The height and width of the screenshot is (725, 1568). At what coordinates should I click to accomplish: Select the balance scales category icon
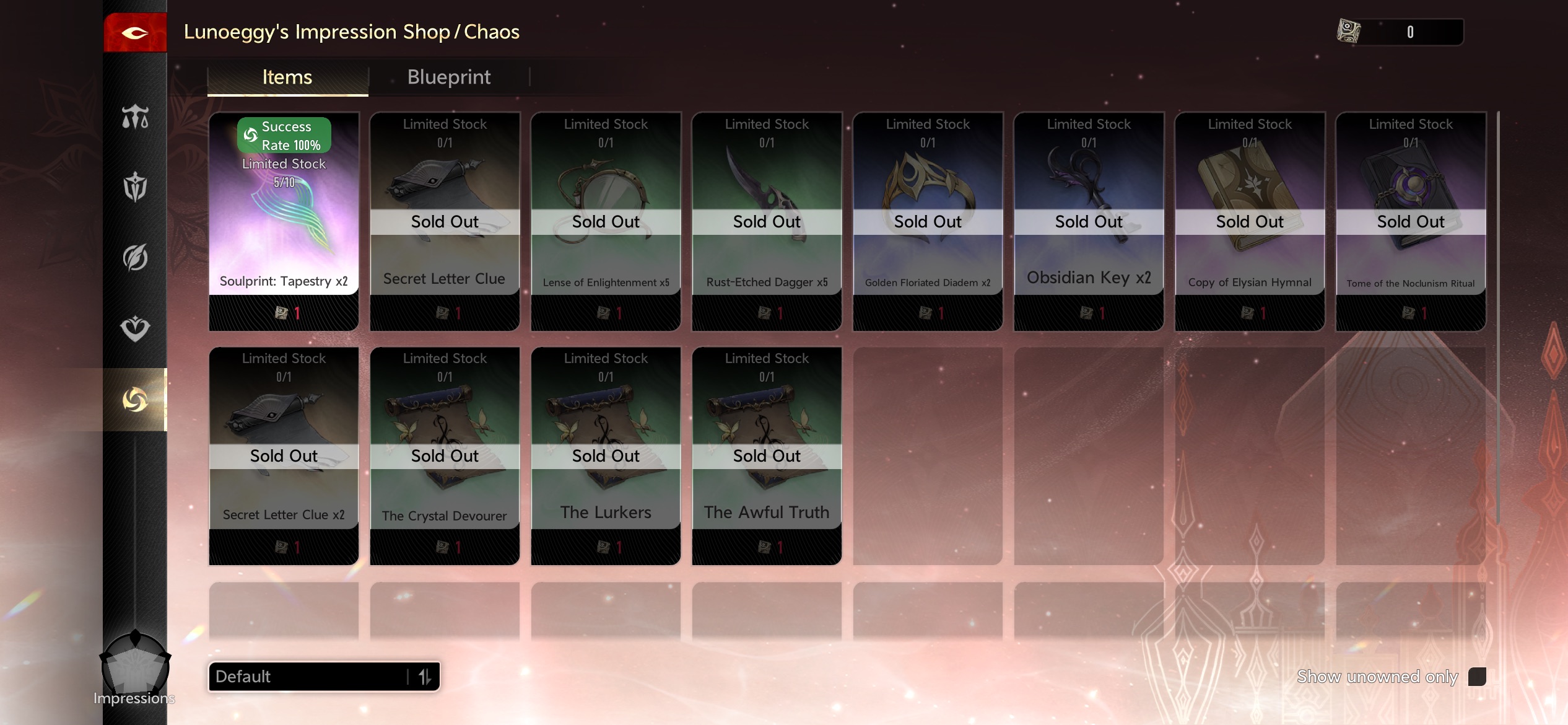click(x=135, y=116)
